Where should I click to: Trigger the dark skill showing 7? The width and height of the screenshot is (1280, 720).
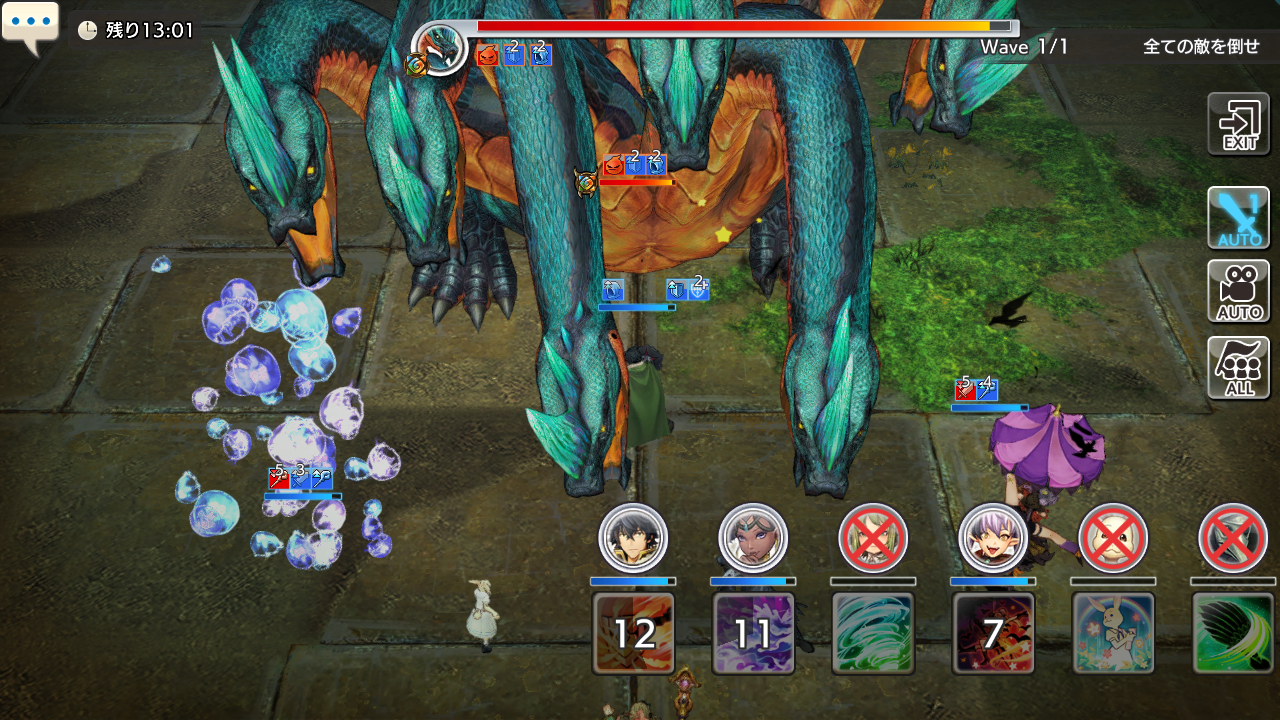click(x=993, y=633)
